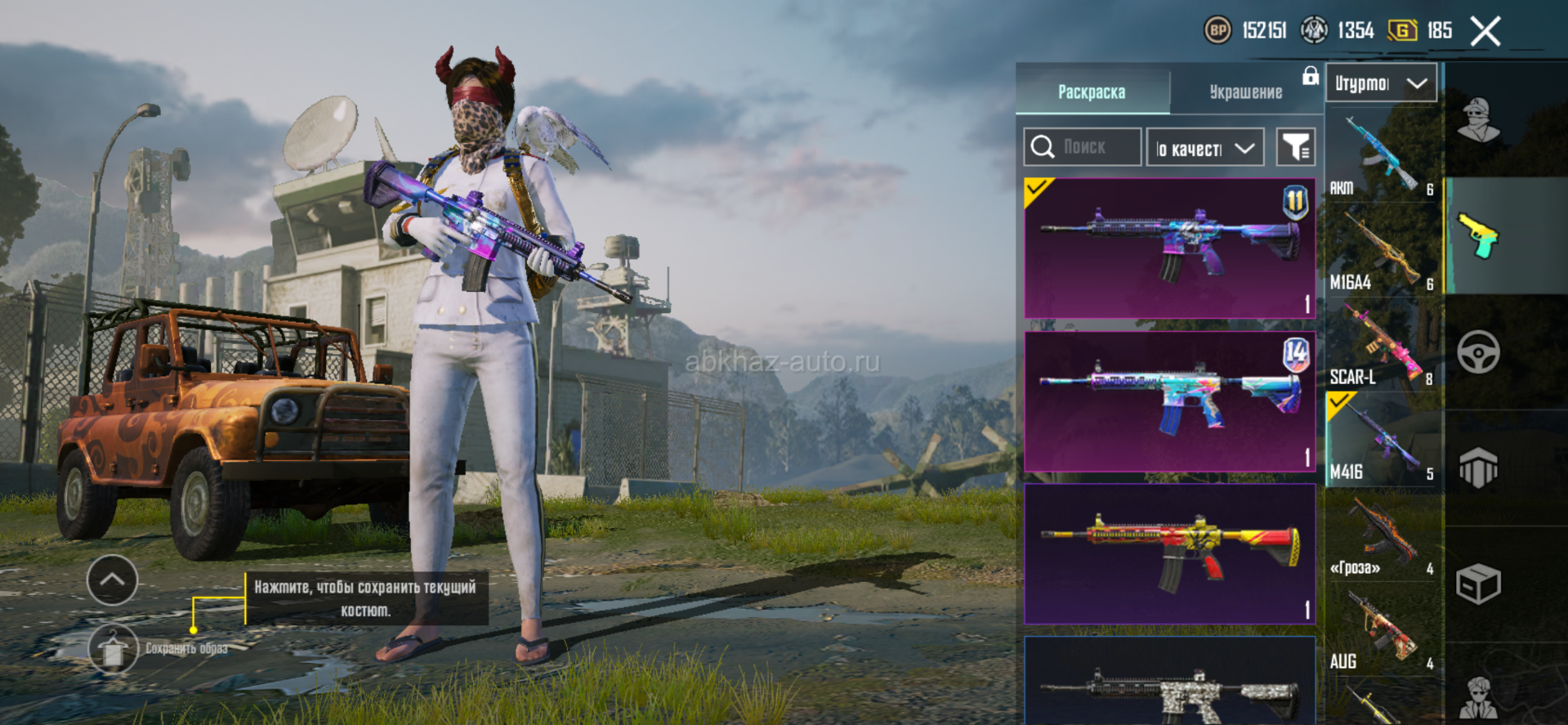Select the purple level 11 M416 skin

(1169, 248)
